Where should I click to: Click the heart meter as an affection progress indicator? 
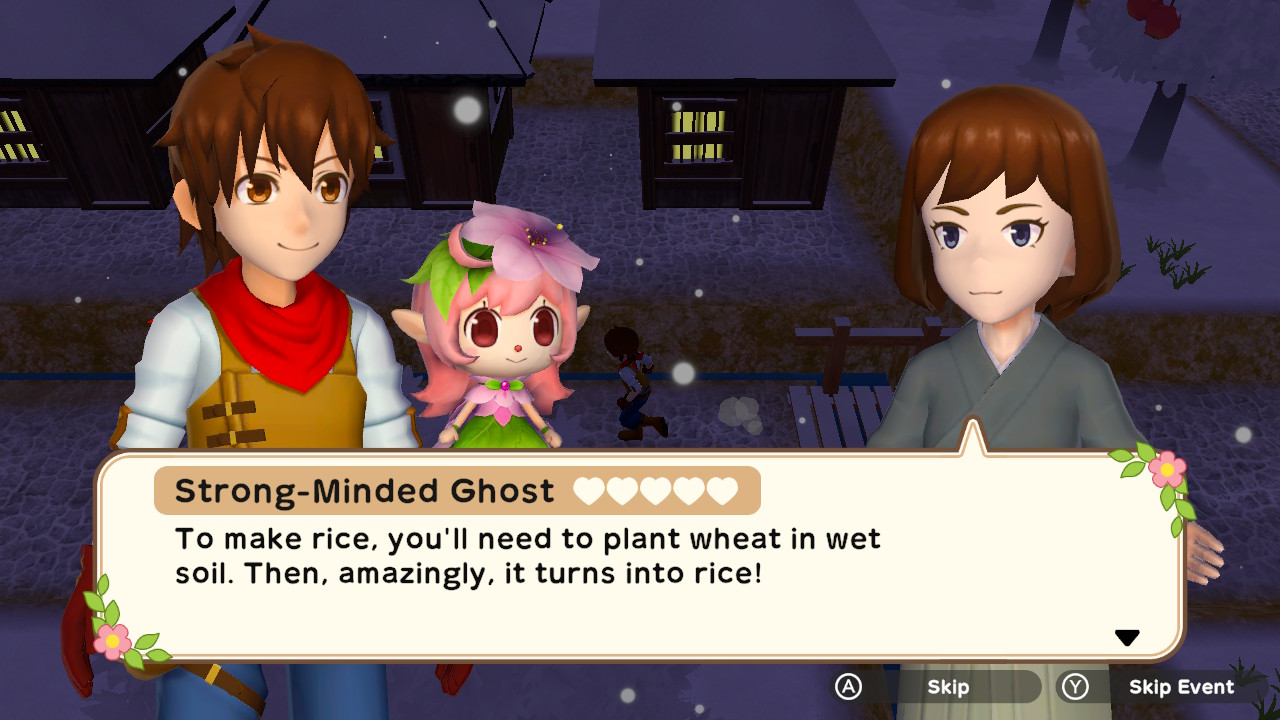[x=655, y=490]
